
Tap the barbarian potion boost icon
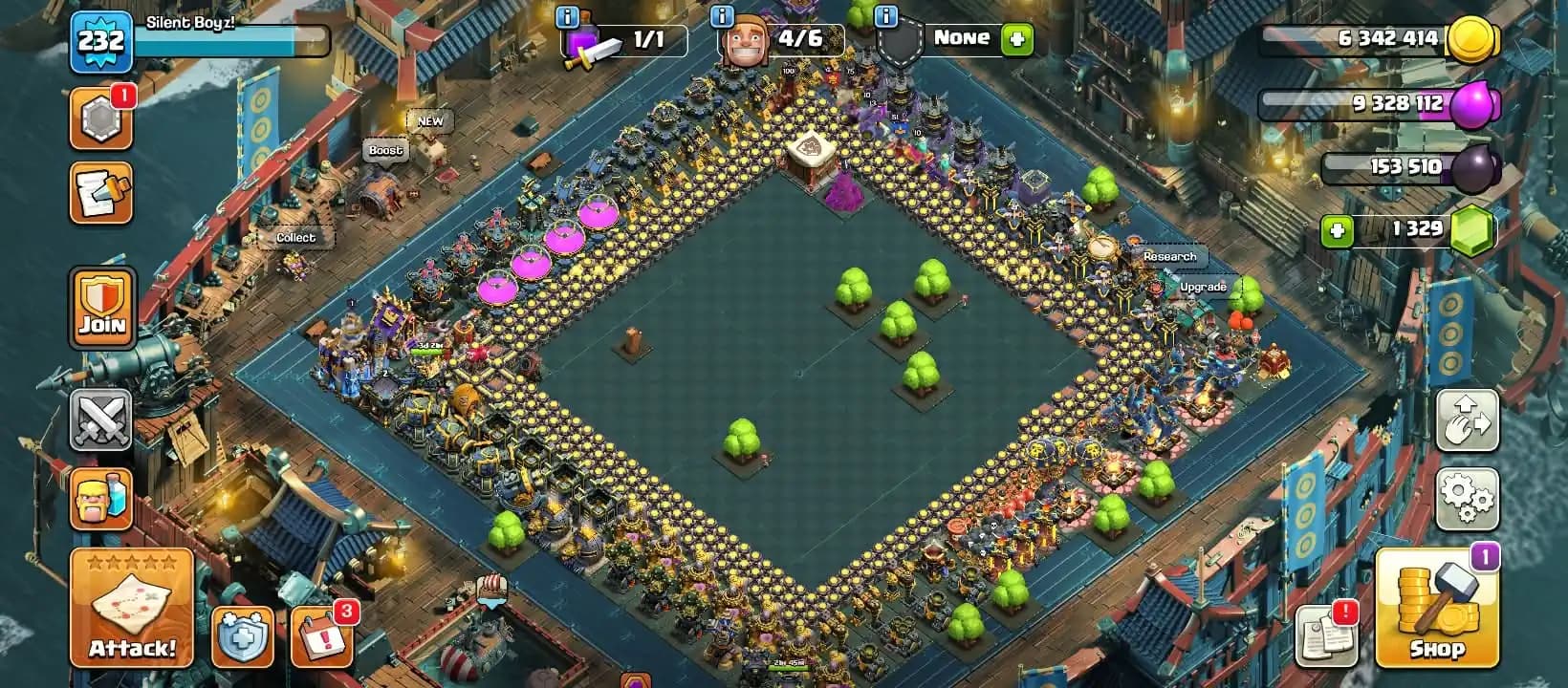pyautogui.click(x=100, y=498)
